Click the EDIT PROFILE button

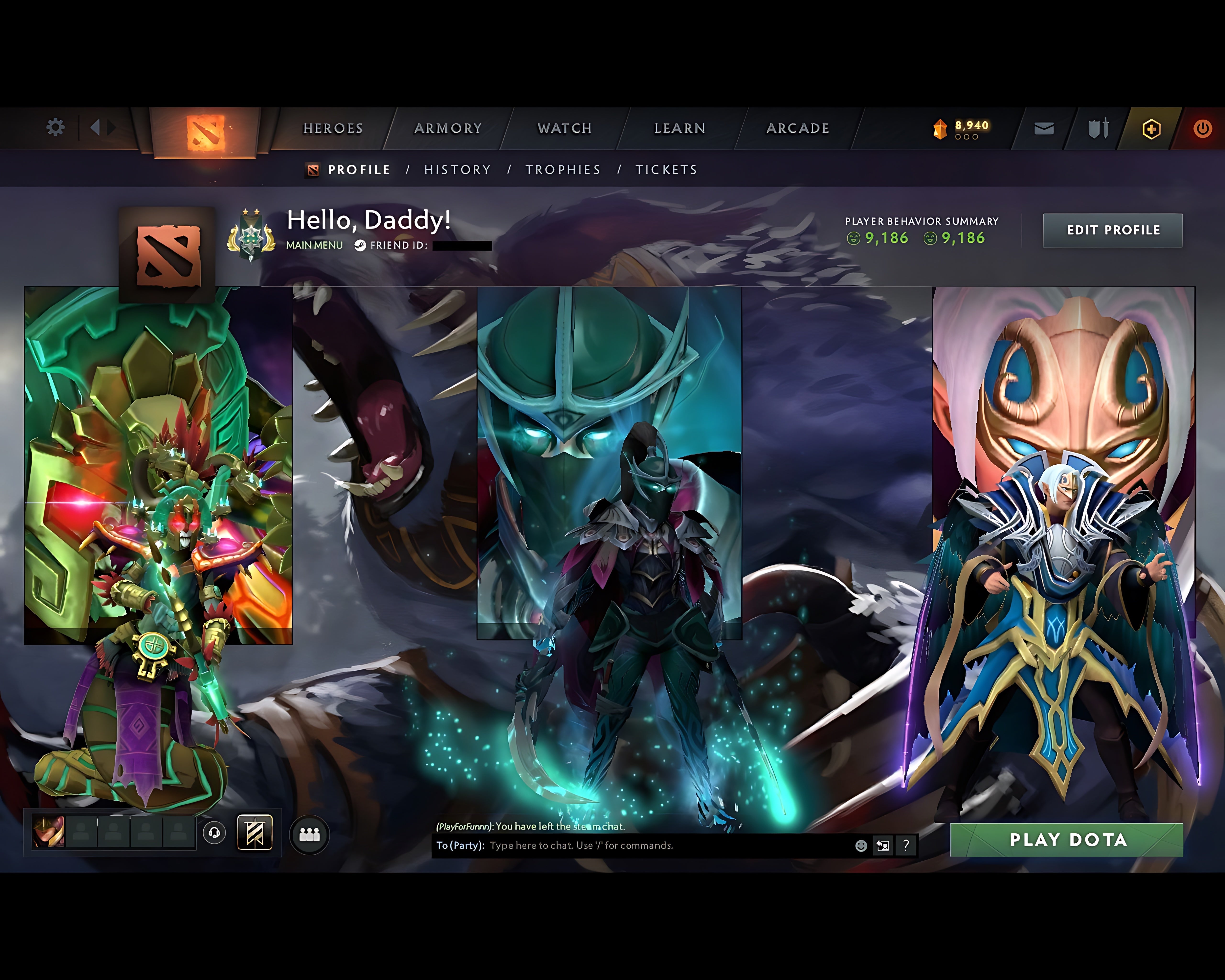(1113, 230)
